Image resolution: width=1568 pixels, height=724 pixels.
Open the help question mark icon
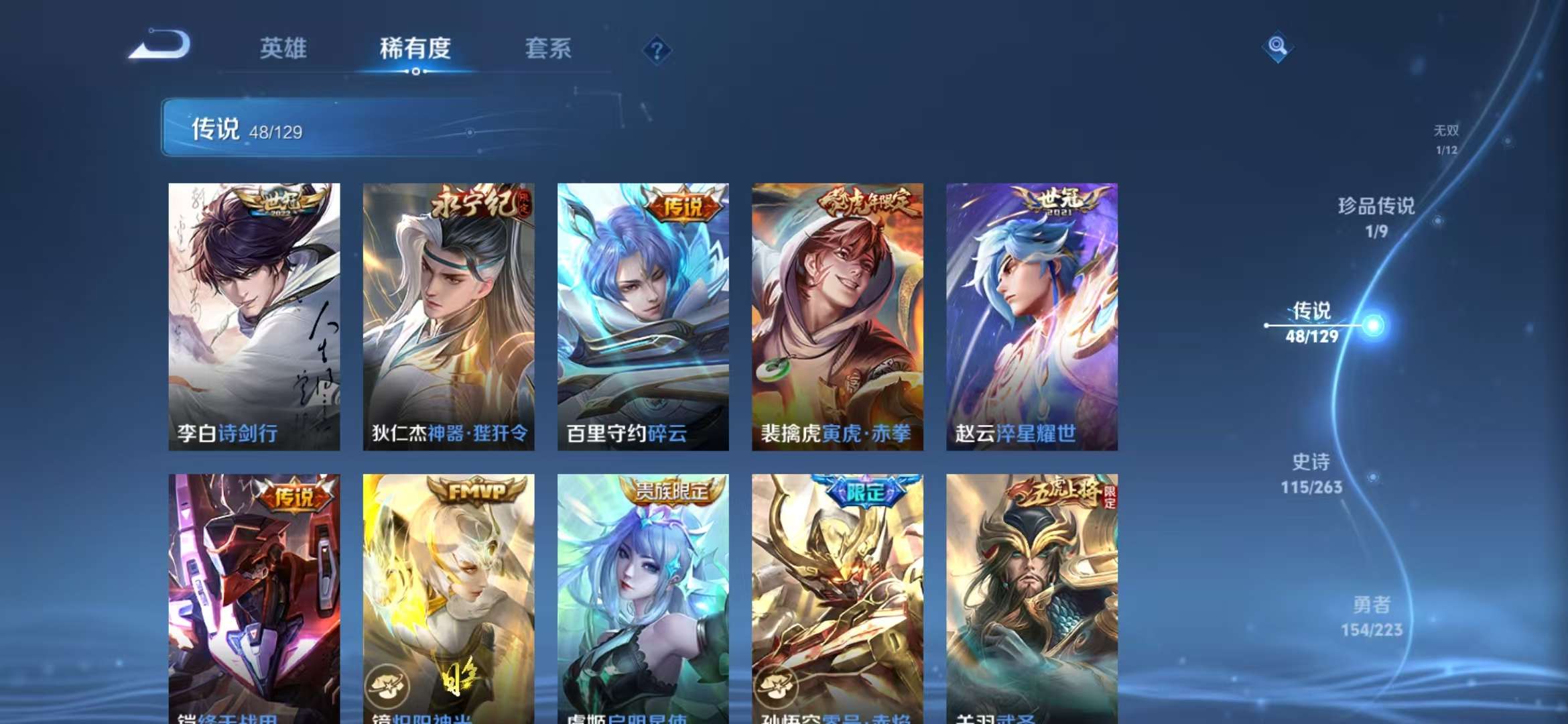pos(658,50)
